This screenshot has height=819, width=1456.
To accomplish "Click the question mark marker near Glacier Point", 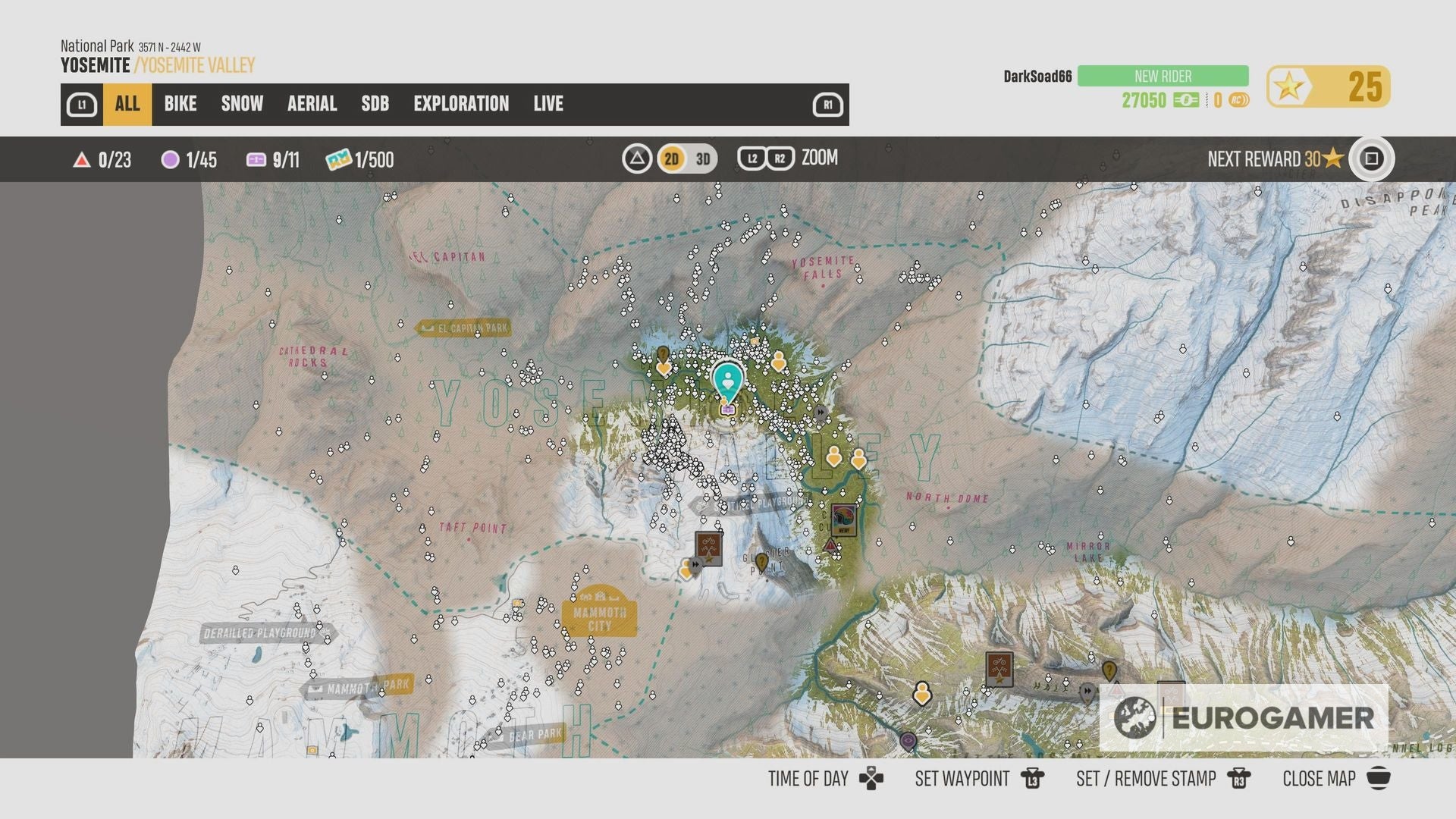I will (762, 563).
